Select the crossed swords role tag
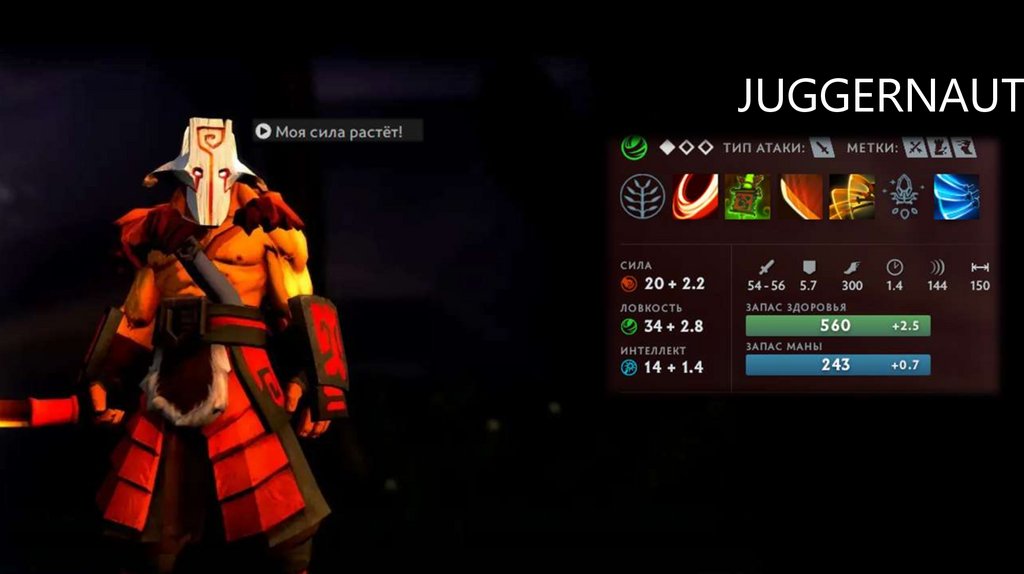The width and height of the screenshot is (1024, 574). pos(915,148)
